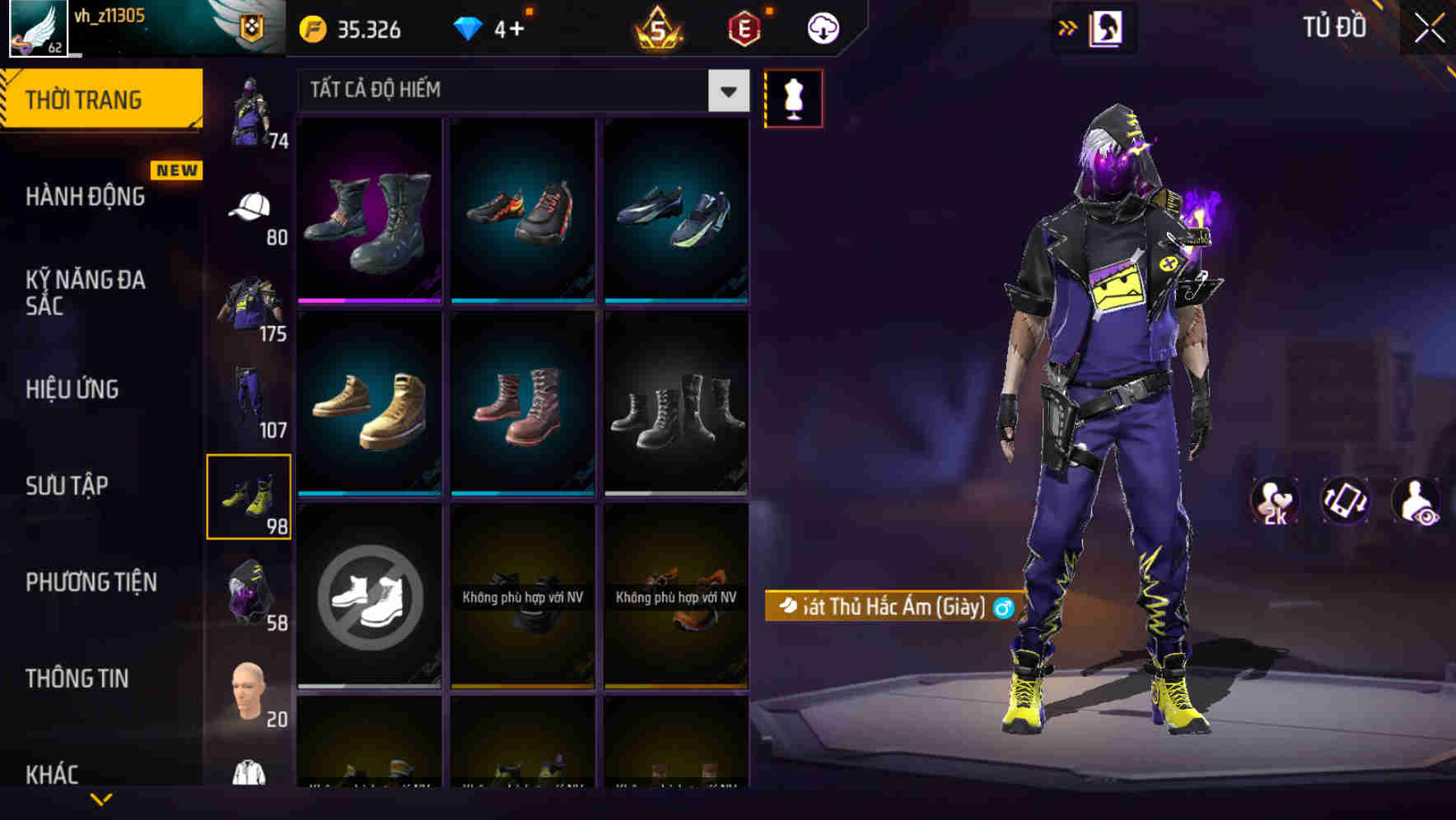Click the diamond currency icon

point(469,27)
